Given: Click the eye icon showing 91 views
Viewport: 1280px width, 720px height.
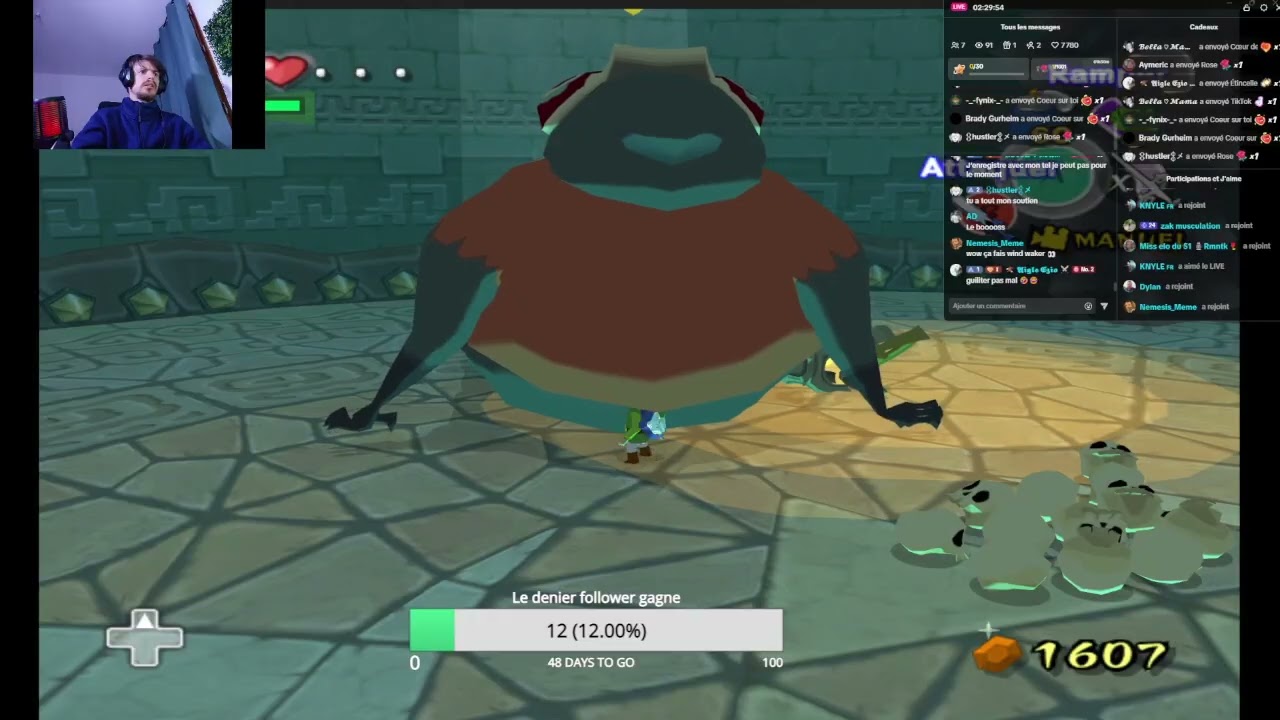Looking at the screenshot, I should pos(981,45).
